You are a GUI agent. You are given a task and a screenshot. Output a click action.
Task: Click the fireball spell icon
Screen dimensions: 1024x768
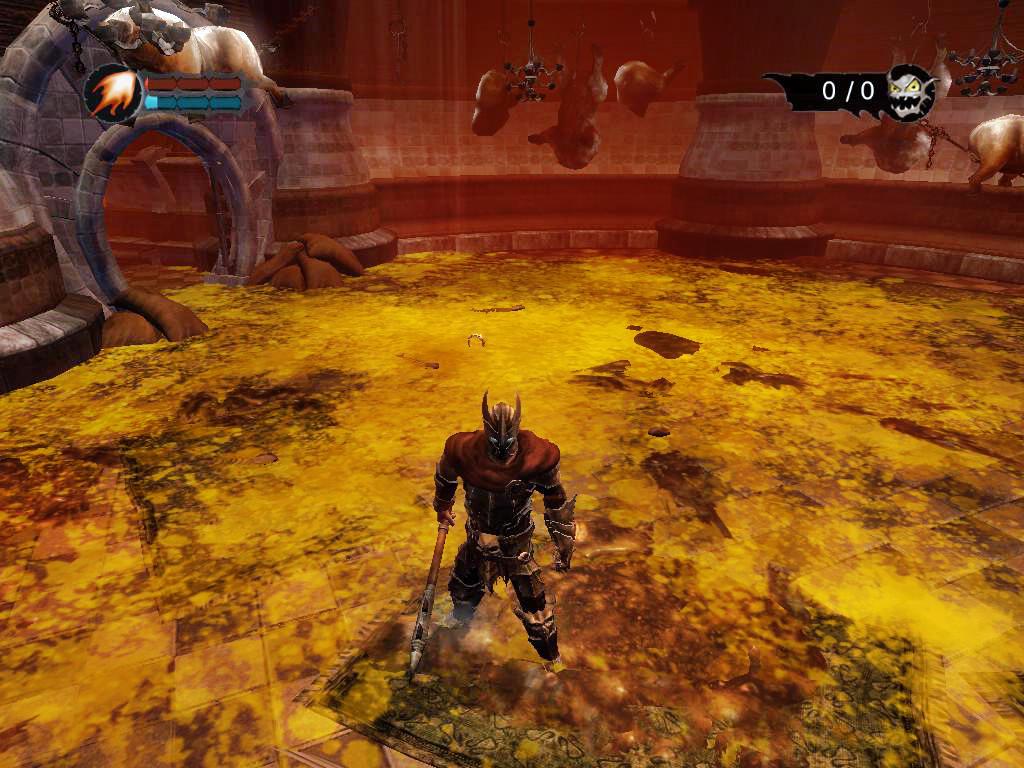tap(113, 93)
